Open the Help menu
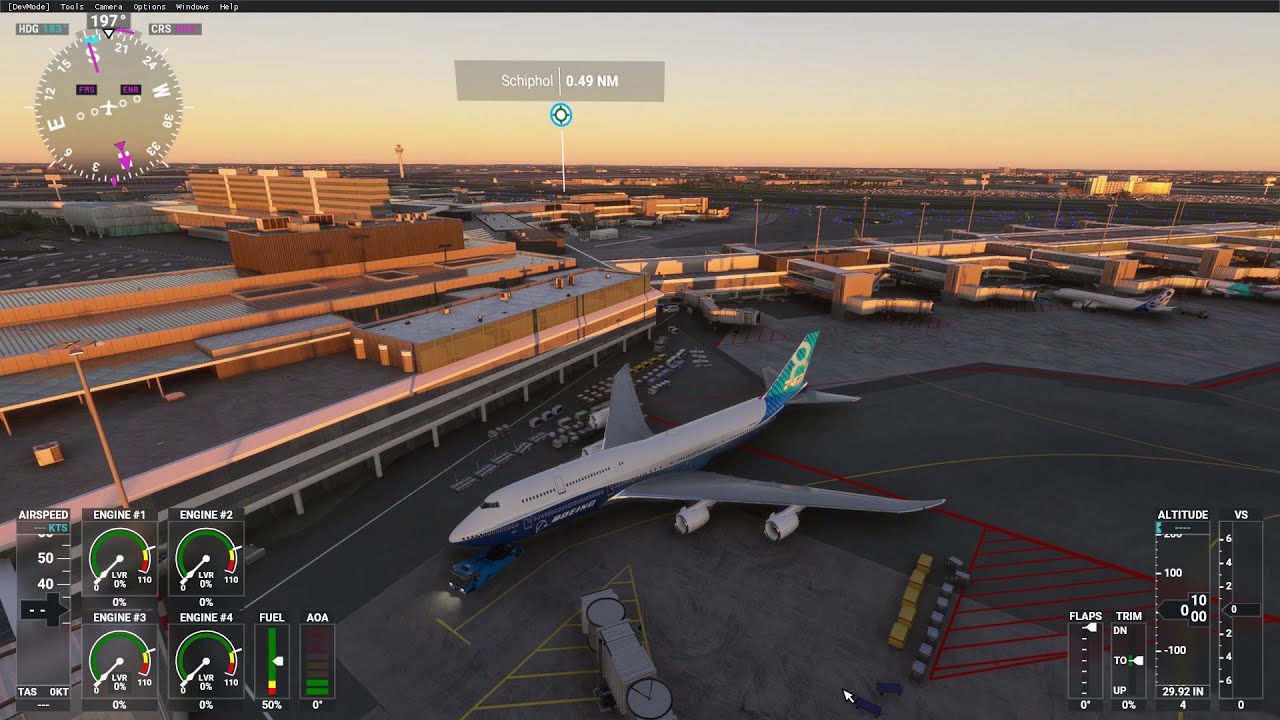Image resolution: width=1280 pixels, height=720 pixels. 229,6
